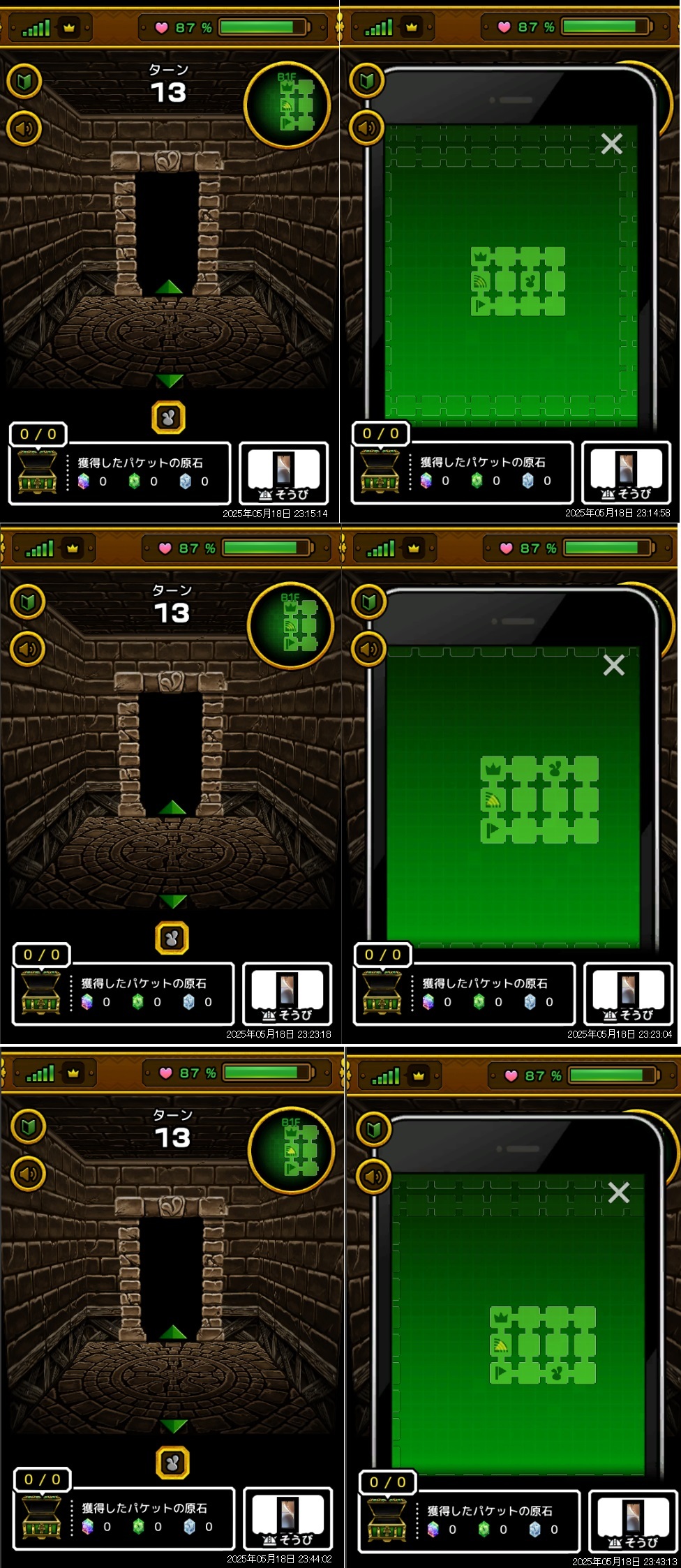The height and width of the screenshot is (1568, 681).
Task: Move forward with the up arrow at 23:23:18
Action: point(172,807)
